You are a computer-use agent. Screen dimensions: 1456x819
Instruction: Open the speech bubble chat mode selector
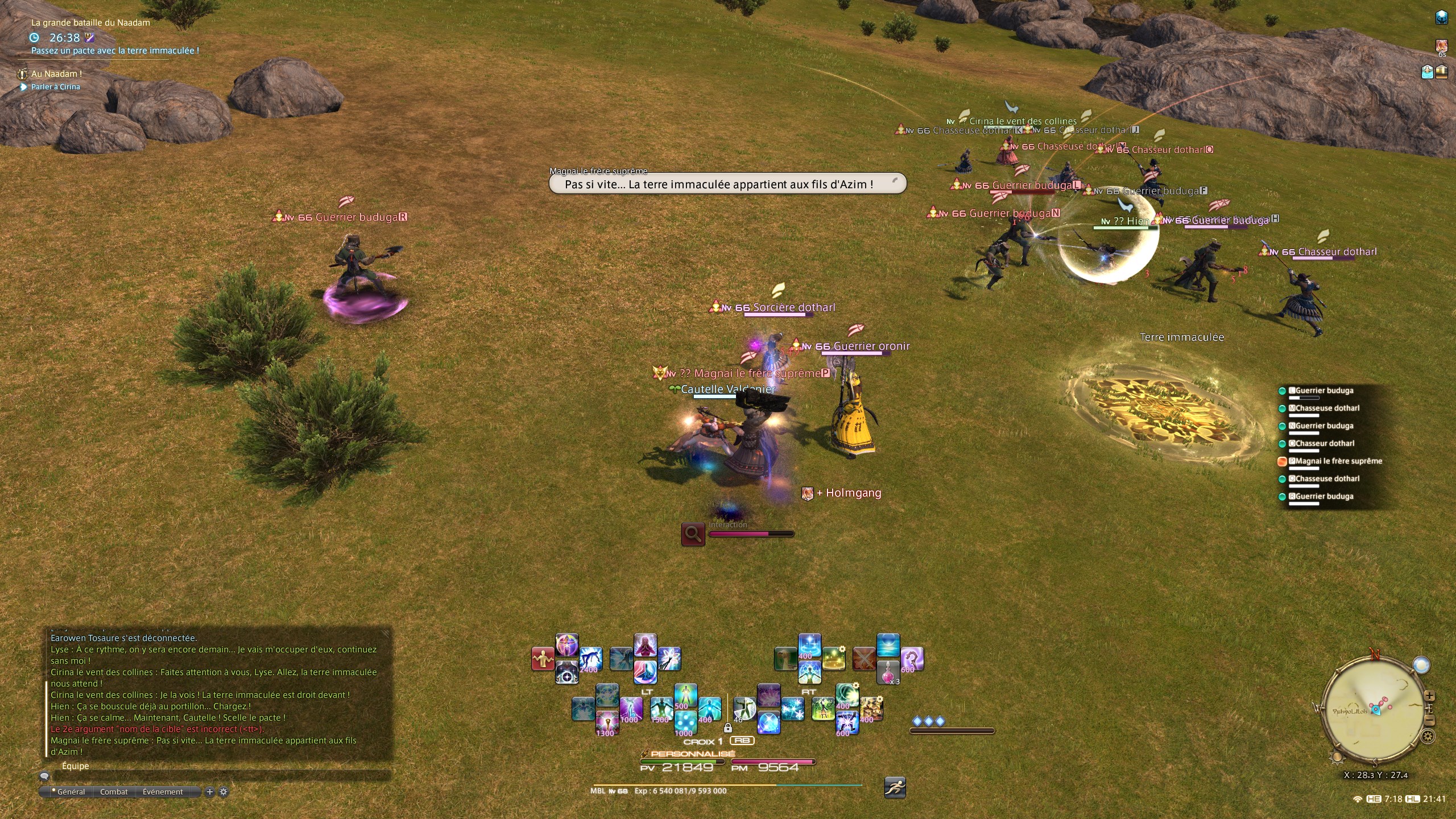(44, 776)
